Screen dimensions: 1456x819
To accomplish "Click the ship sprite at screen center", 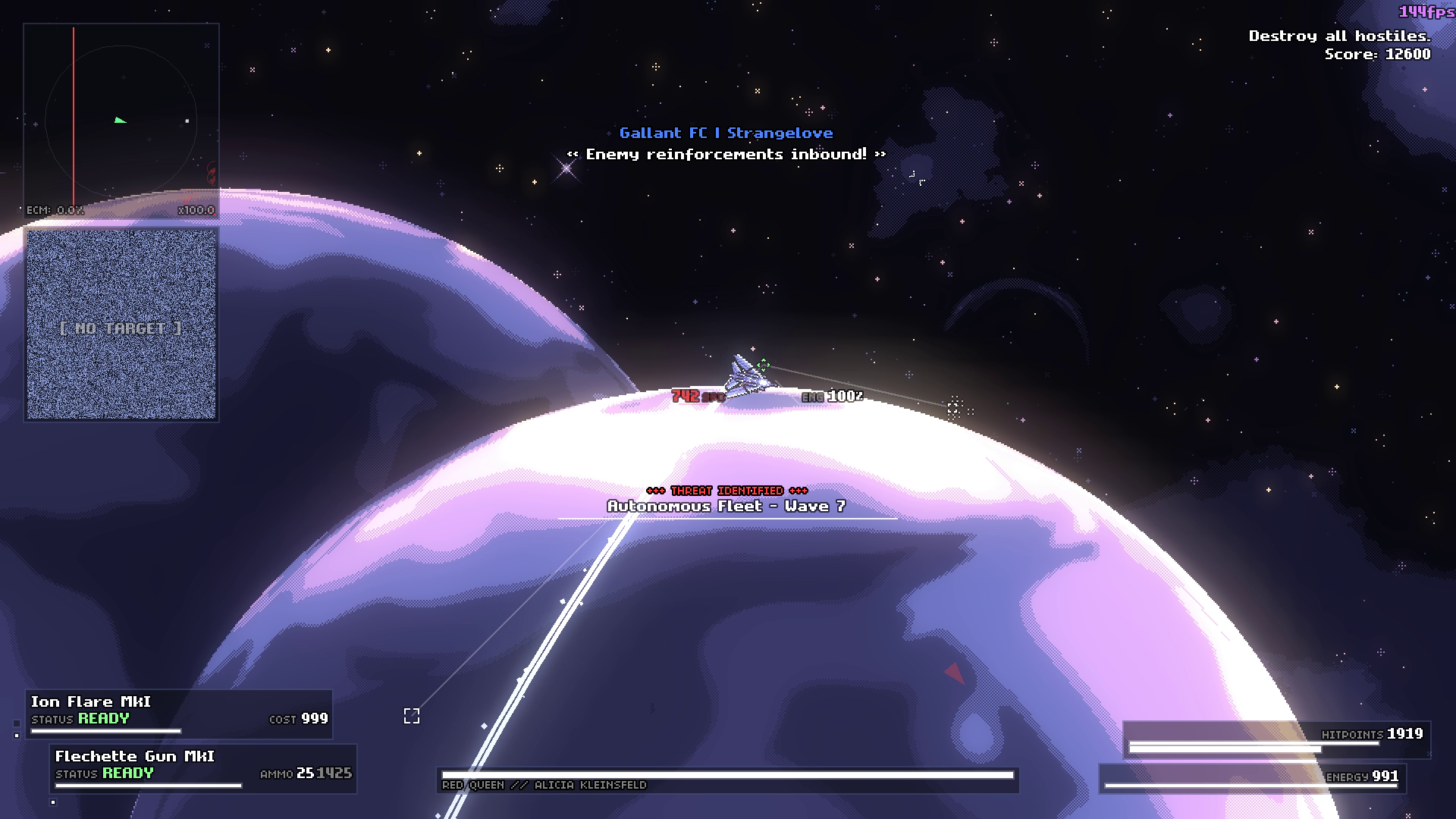I will (x=747, y=375).
